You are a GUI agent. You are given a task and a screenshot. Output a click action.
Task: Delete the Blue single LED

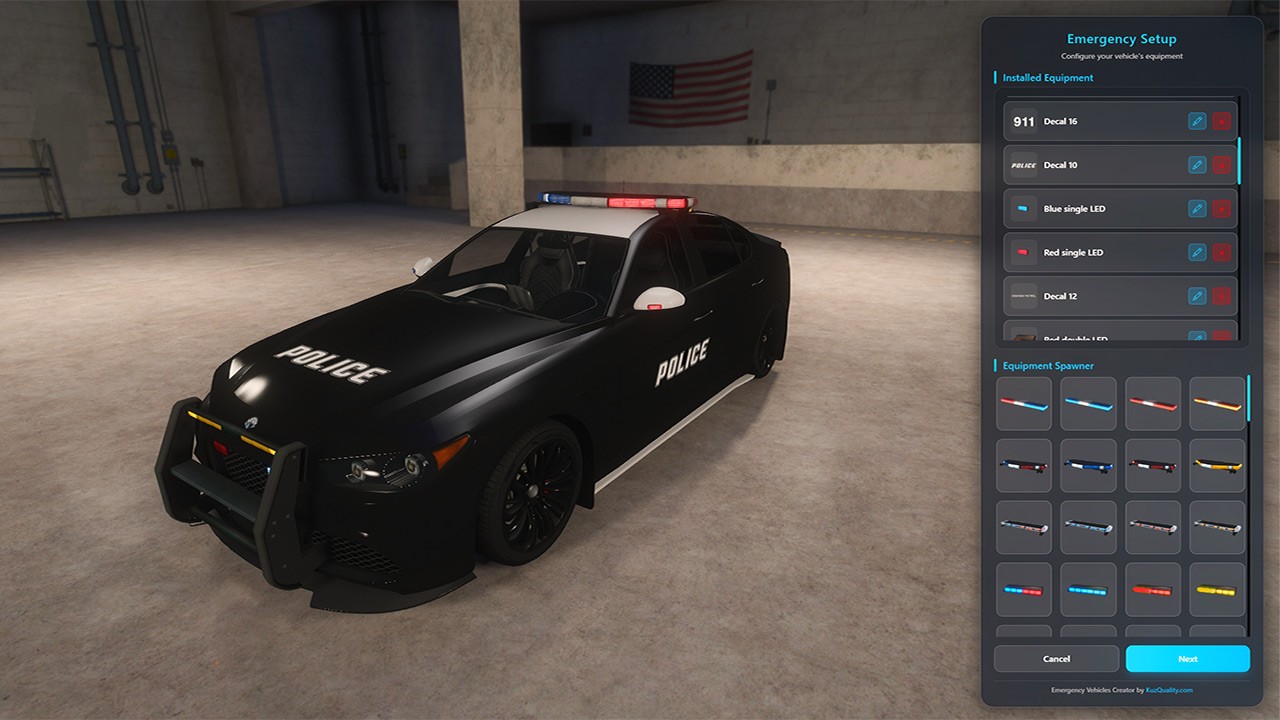pyautogui.click(x=1222, y=209)
